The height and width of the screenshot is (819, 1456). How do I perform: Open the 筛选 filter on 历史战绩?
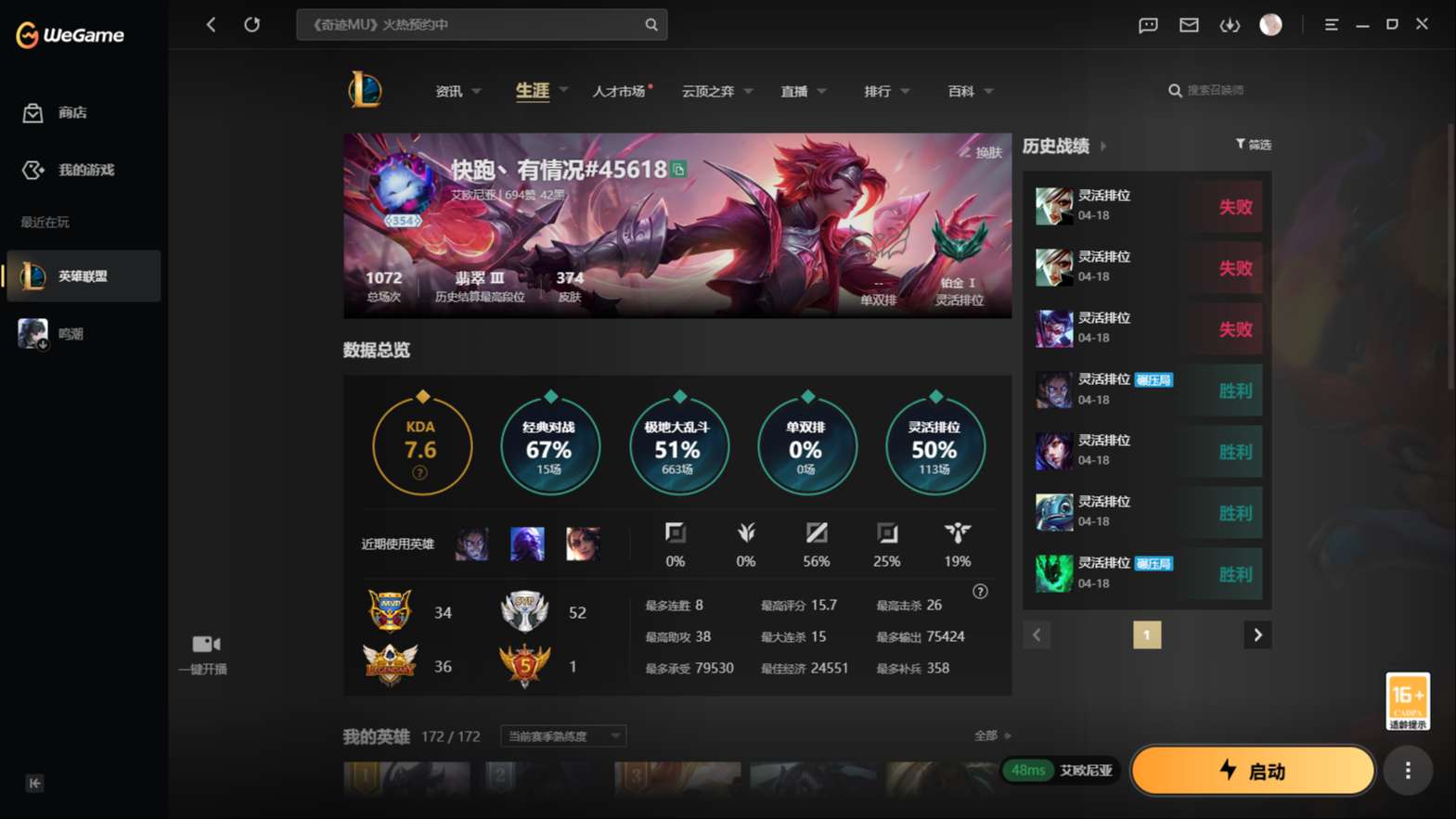[x=1253, y=145]
